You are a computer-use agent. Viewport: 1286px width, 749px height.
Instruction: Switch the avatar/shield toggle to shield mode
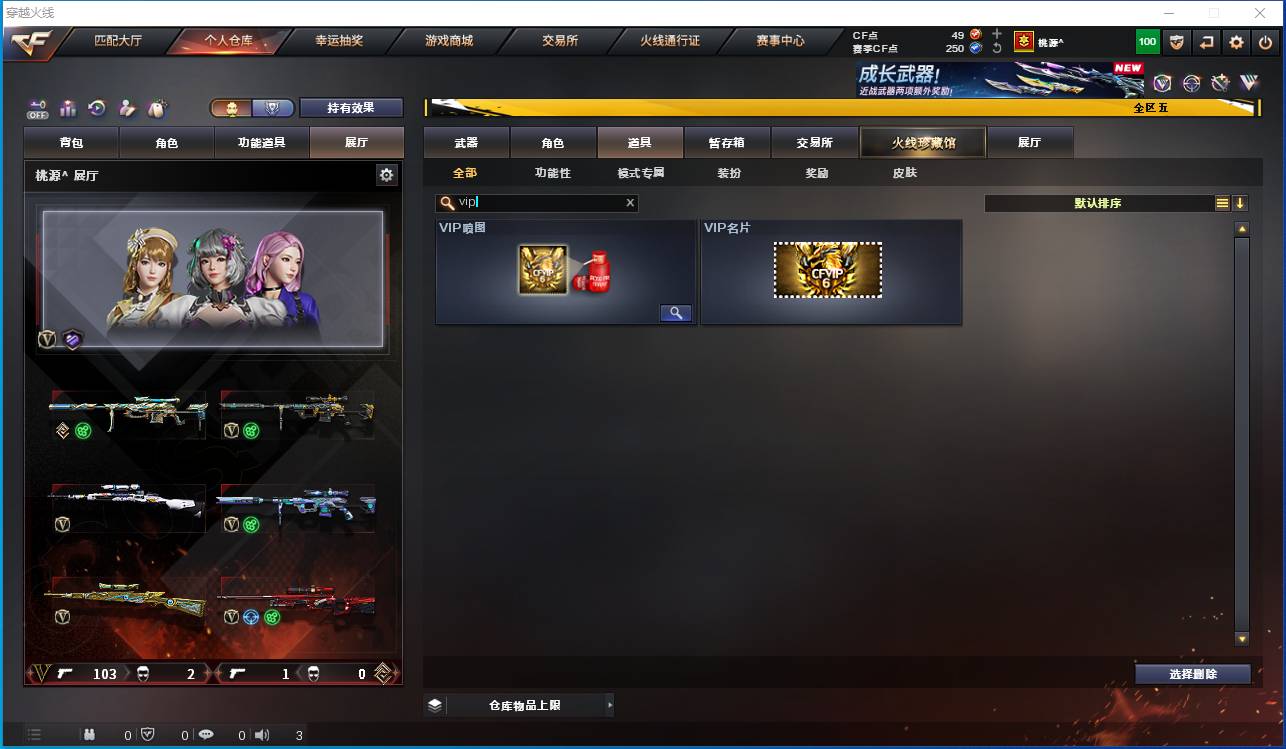[x=272, y=108]
